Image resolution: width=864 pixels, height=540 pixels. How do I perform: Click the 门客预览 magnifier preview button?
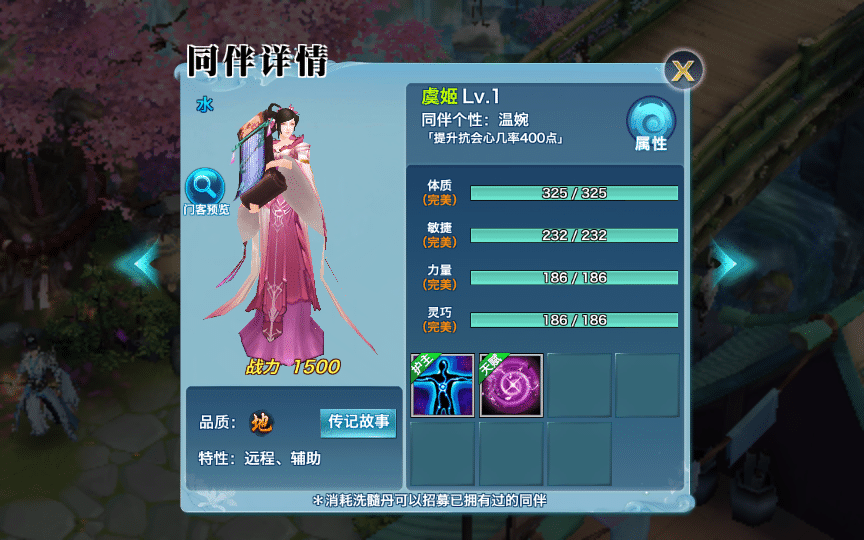coord(206,190)
